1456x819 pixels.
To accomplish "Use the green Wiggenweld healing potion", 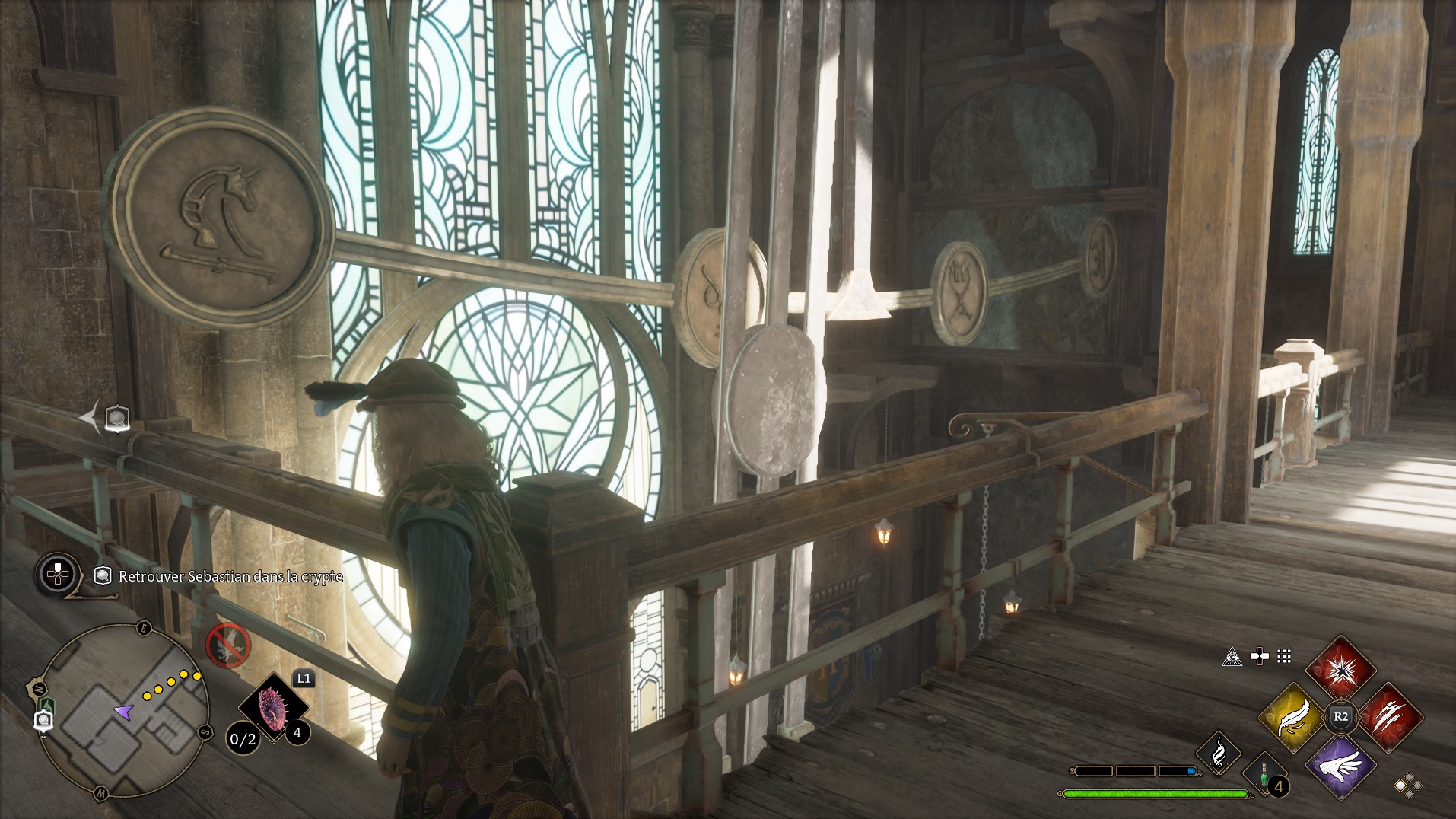I will pyautogui.click(x=1264, y=776).
